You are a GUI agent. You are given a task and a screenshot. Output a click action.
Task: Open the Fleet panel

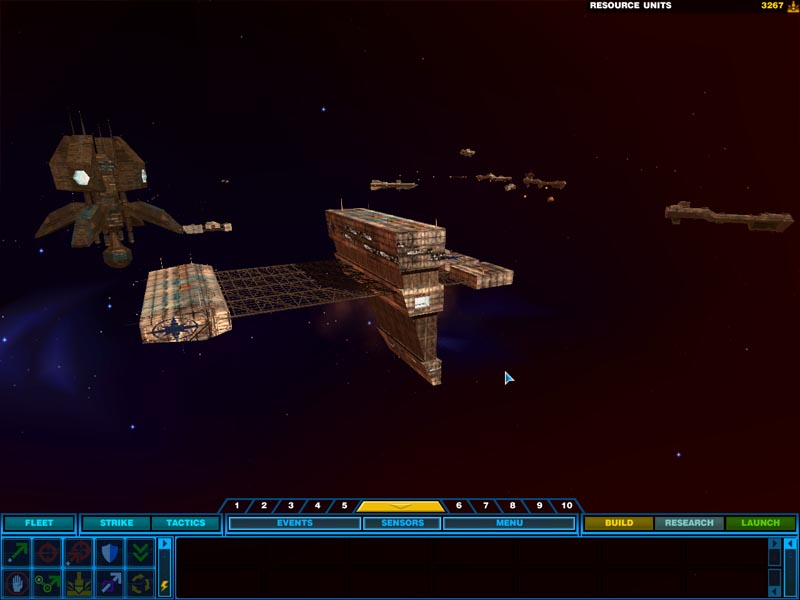pyautogui.click(x=38, y=523)
